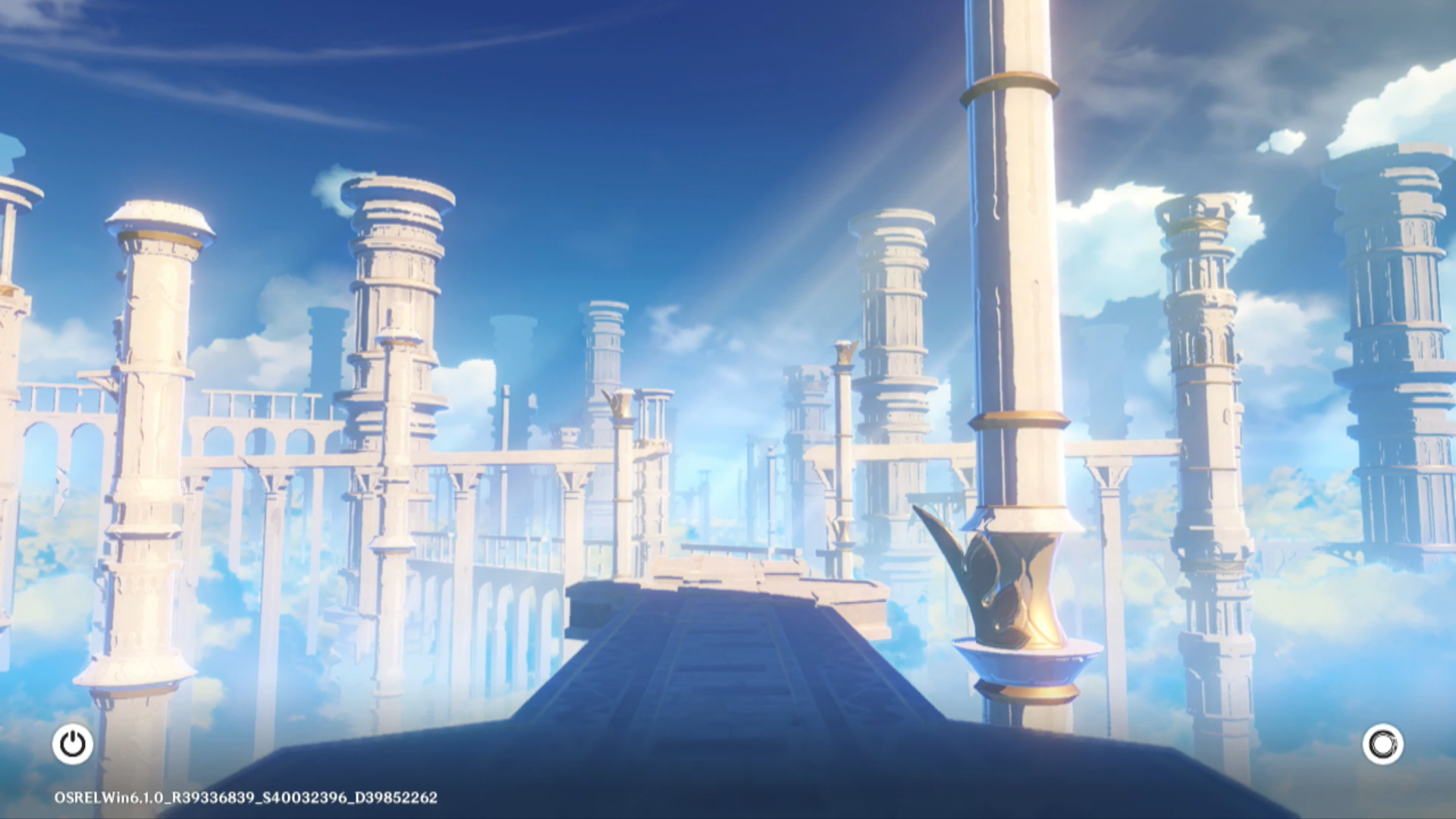Screen dimensions: 1456x819
Task: Click the power exit button
Action: click(73, 744)
